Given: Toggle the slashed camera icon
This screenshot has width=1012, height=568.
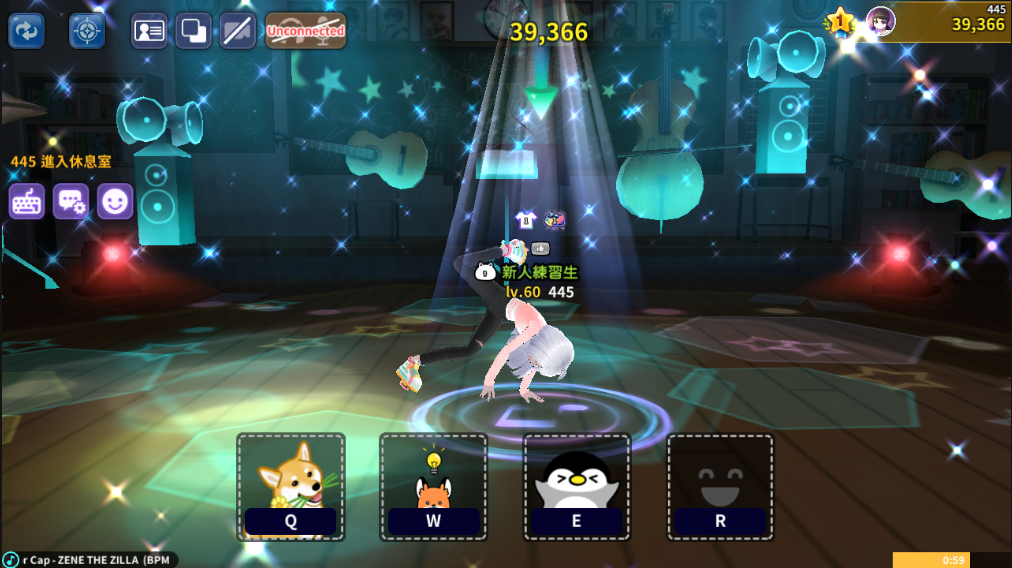Looking at the screenshot, I should pyautogui.click(x=237, y=31).
